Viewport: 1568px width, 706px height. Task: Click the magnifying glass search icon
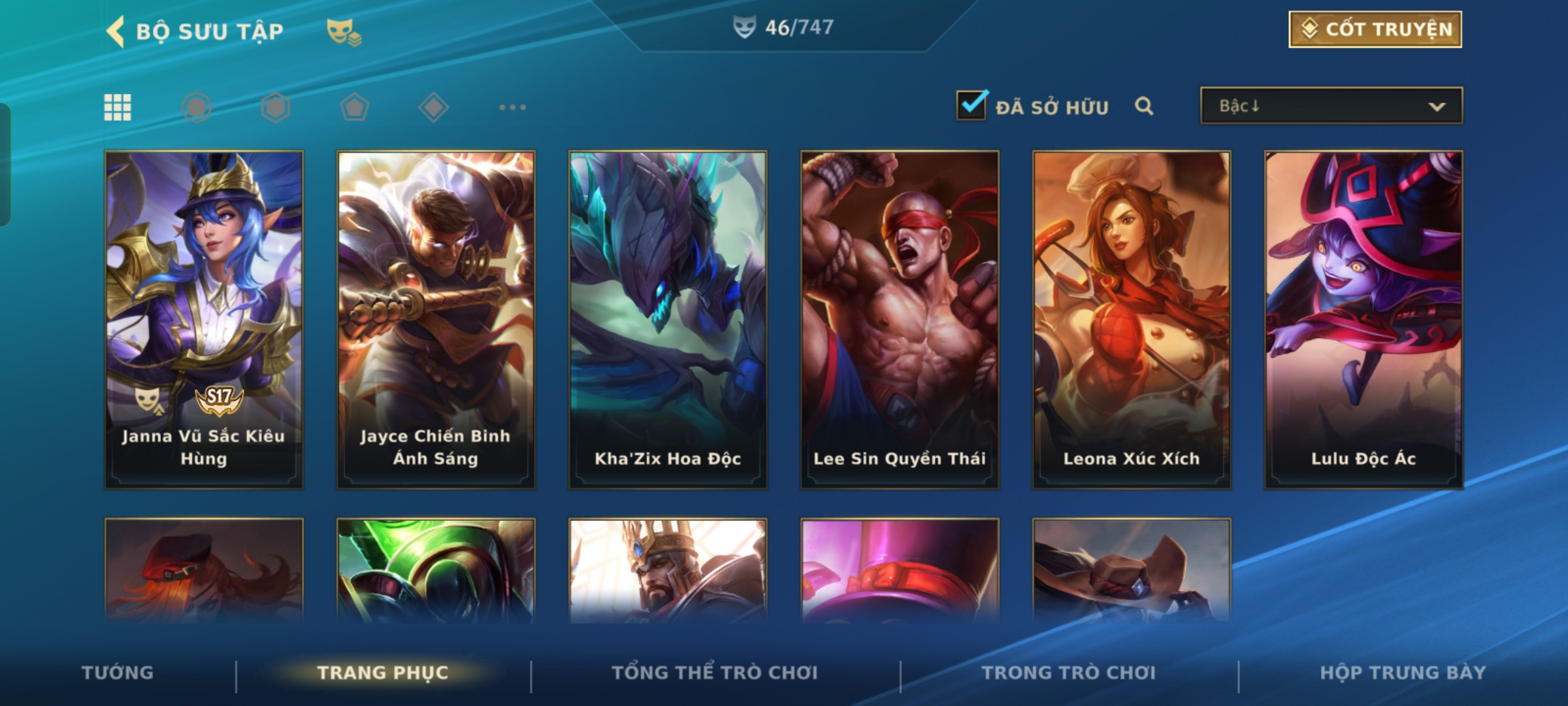click(x=1143, y=106)
